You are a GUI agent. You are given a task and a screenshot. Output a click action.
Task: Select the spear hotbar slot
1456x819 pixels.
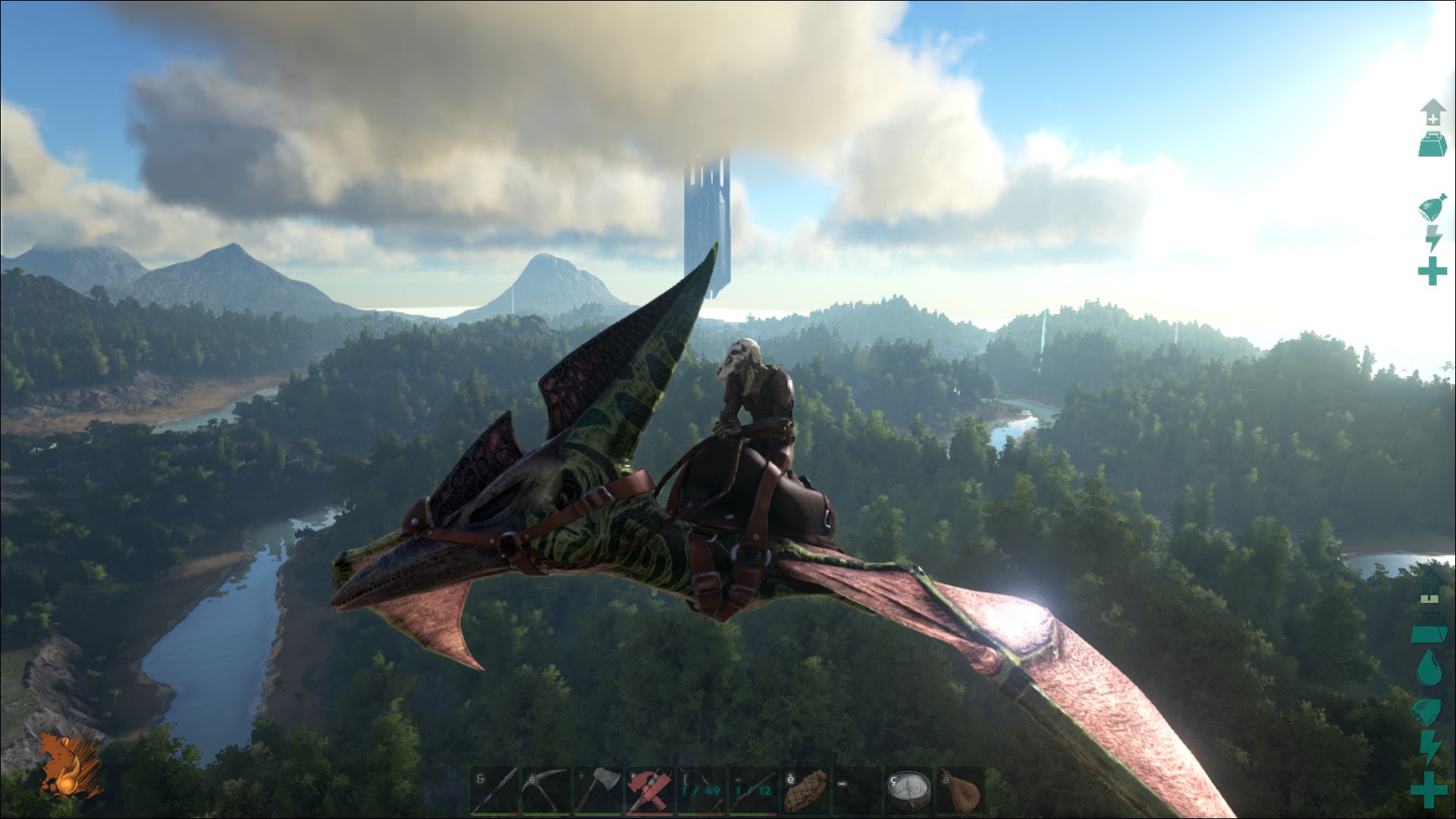click(495, 791)
